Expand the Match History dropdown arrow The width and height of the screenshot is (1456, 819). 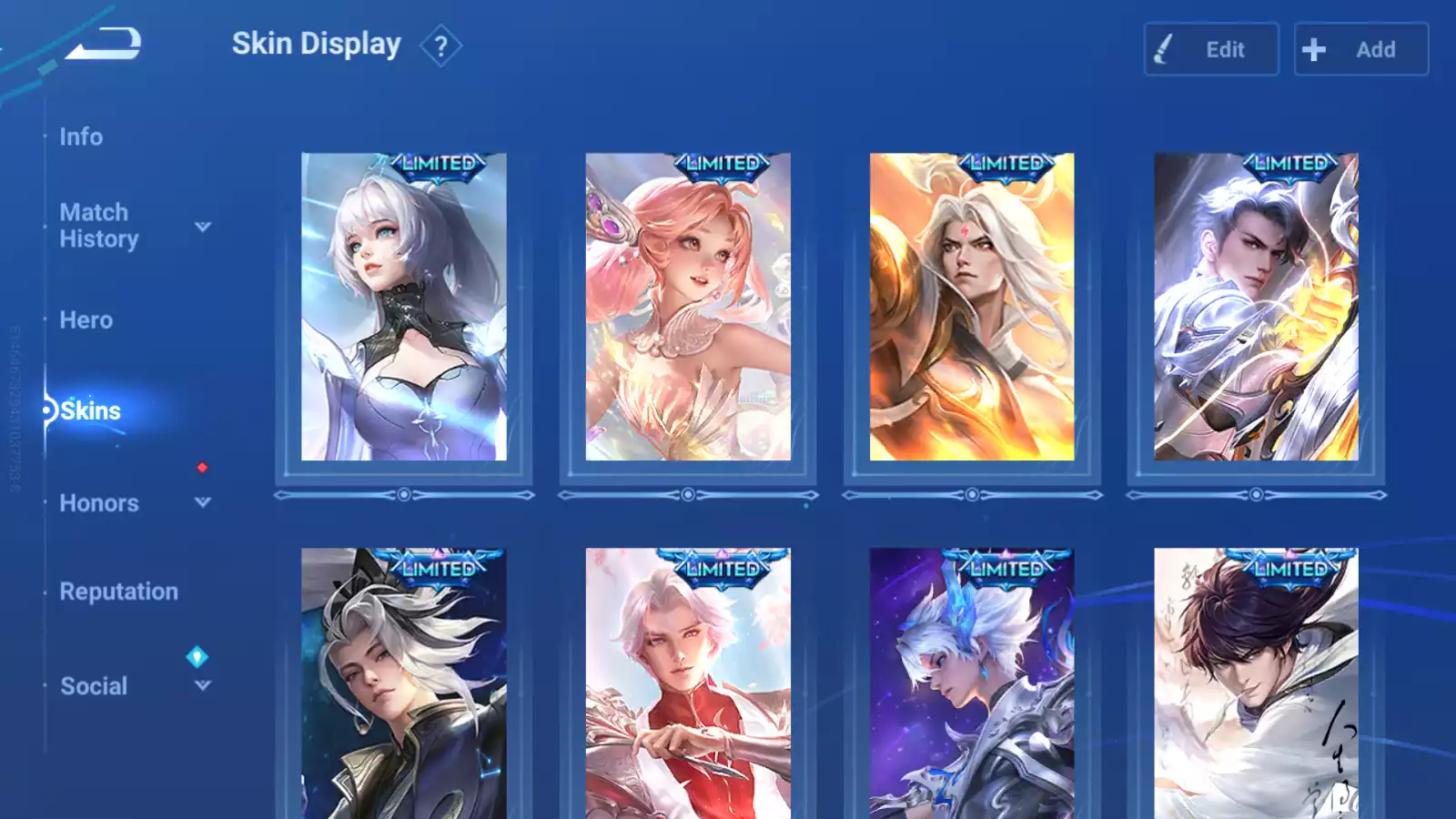[x=203, y=227]
